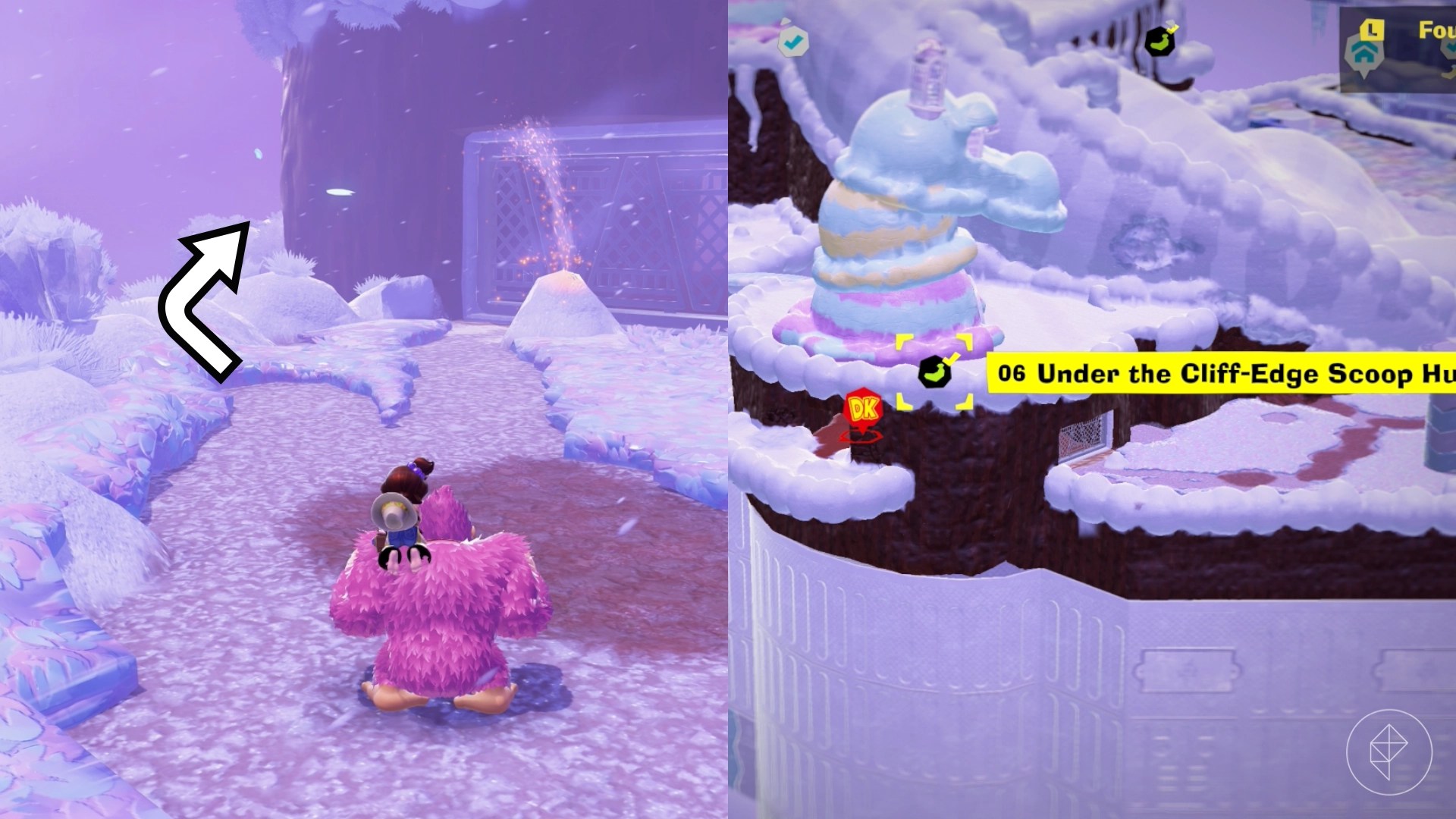Screen dimensions: 1456x819
Task: Select the gem icon inside the yellow brackets
Action: pos(935,372)
